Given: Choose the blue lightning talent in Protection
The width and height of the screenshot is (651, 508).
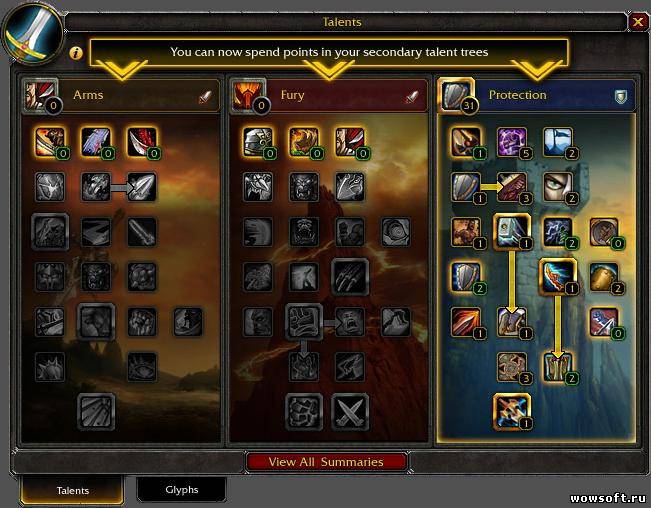Looking at the screenshot, I should pos(558,232).
